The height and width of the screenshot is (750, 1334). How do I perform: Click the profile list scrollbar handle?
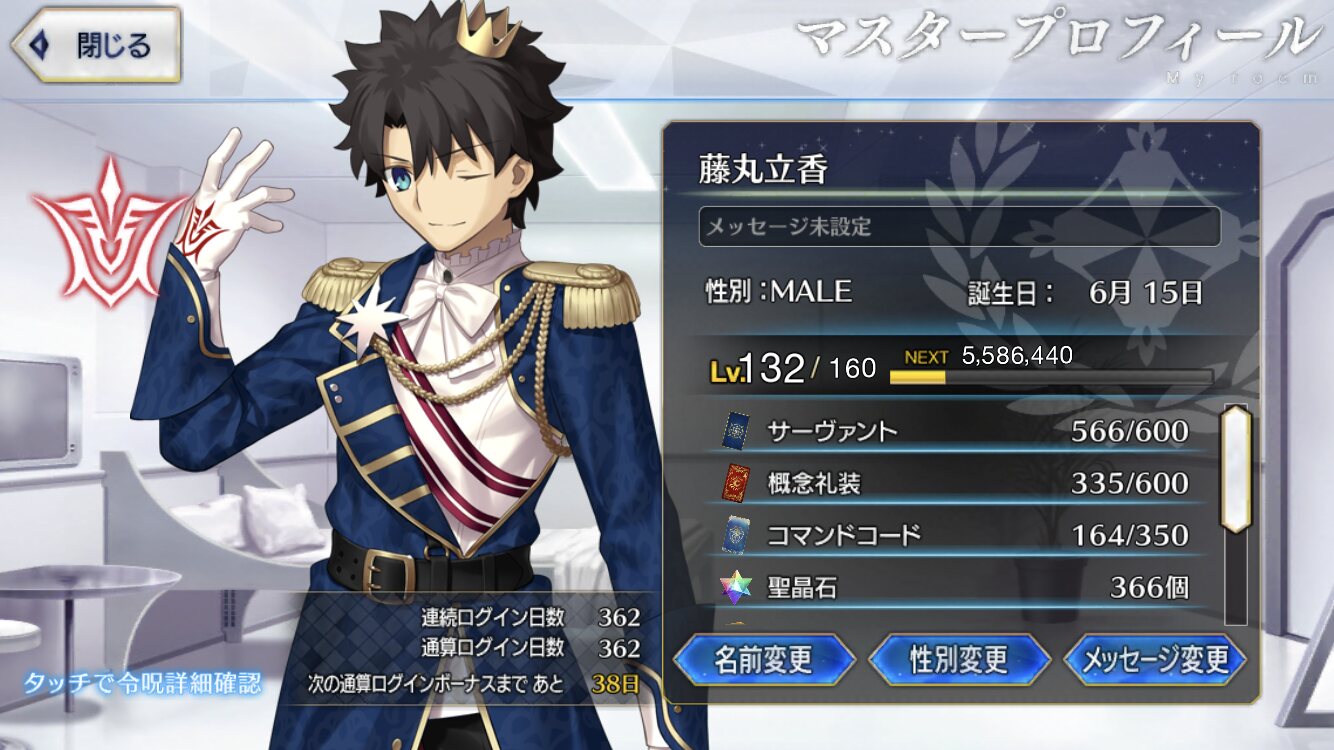(x=1236, y=468)
